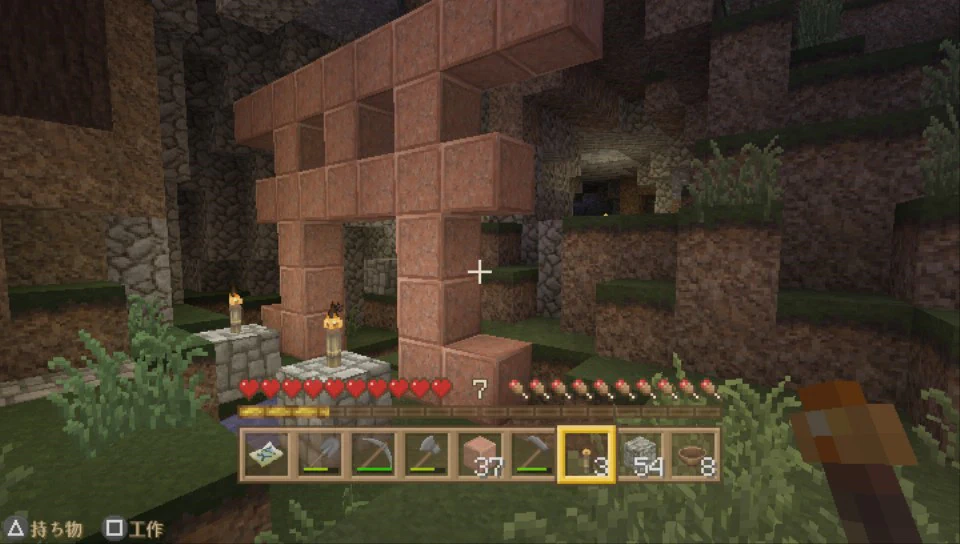Select the highlighted torch slot
The height and width of the screenshot is (544, 960).
[587, 455]
